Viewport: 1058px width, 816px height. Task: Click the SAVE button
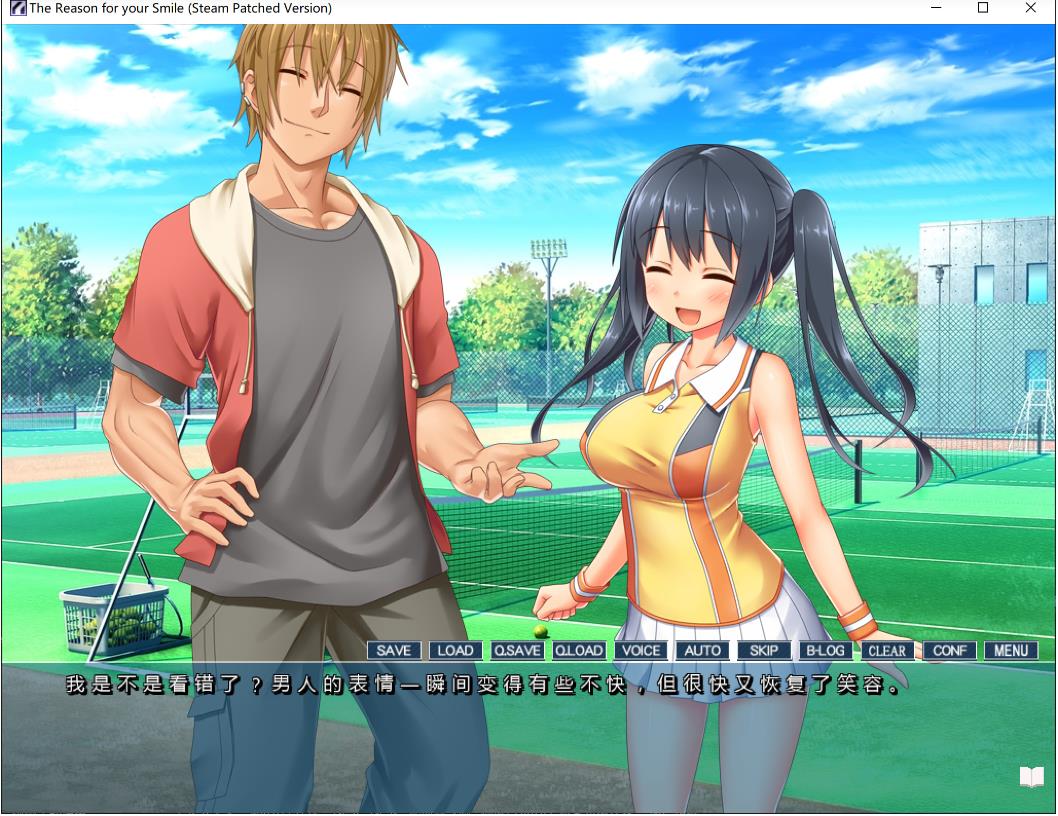(x=394, y=650)
